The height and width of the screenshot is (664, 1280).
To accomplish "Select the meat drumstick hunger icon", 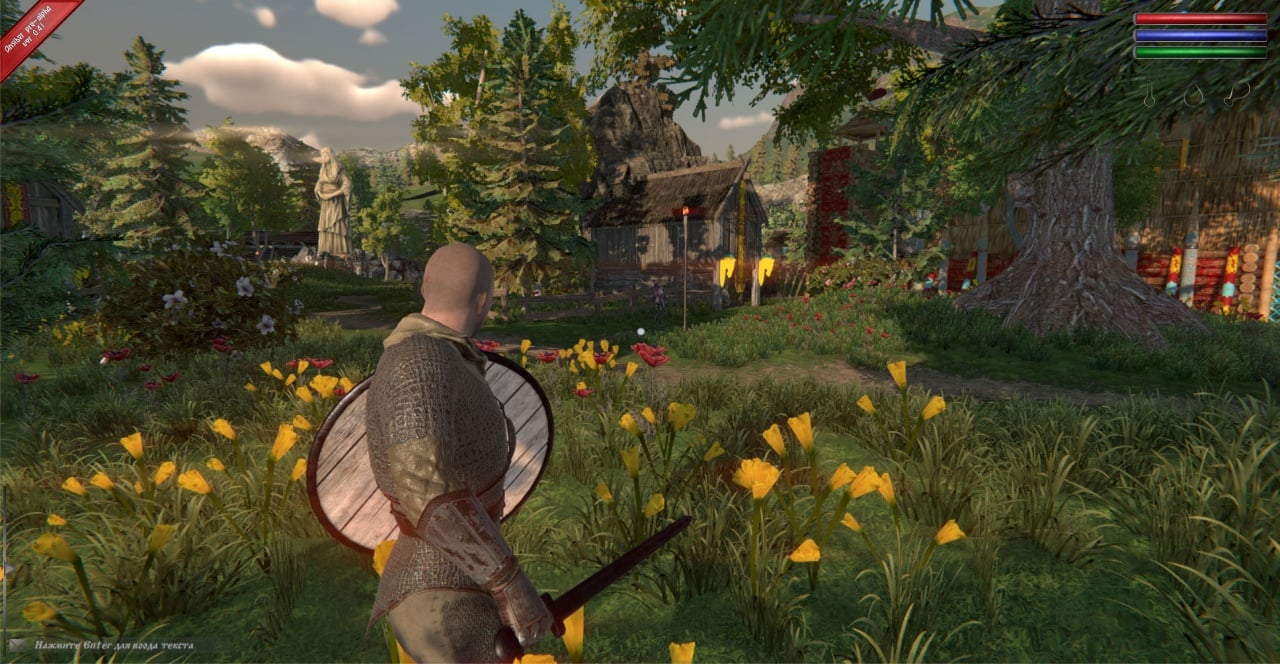I will coord(1238,94).
